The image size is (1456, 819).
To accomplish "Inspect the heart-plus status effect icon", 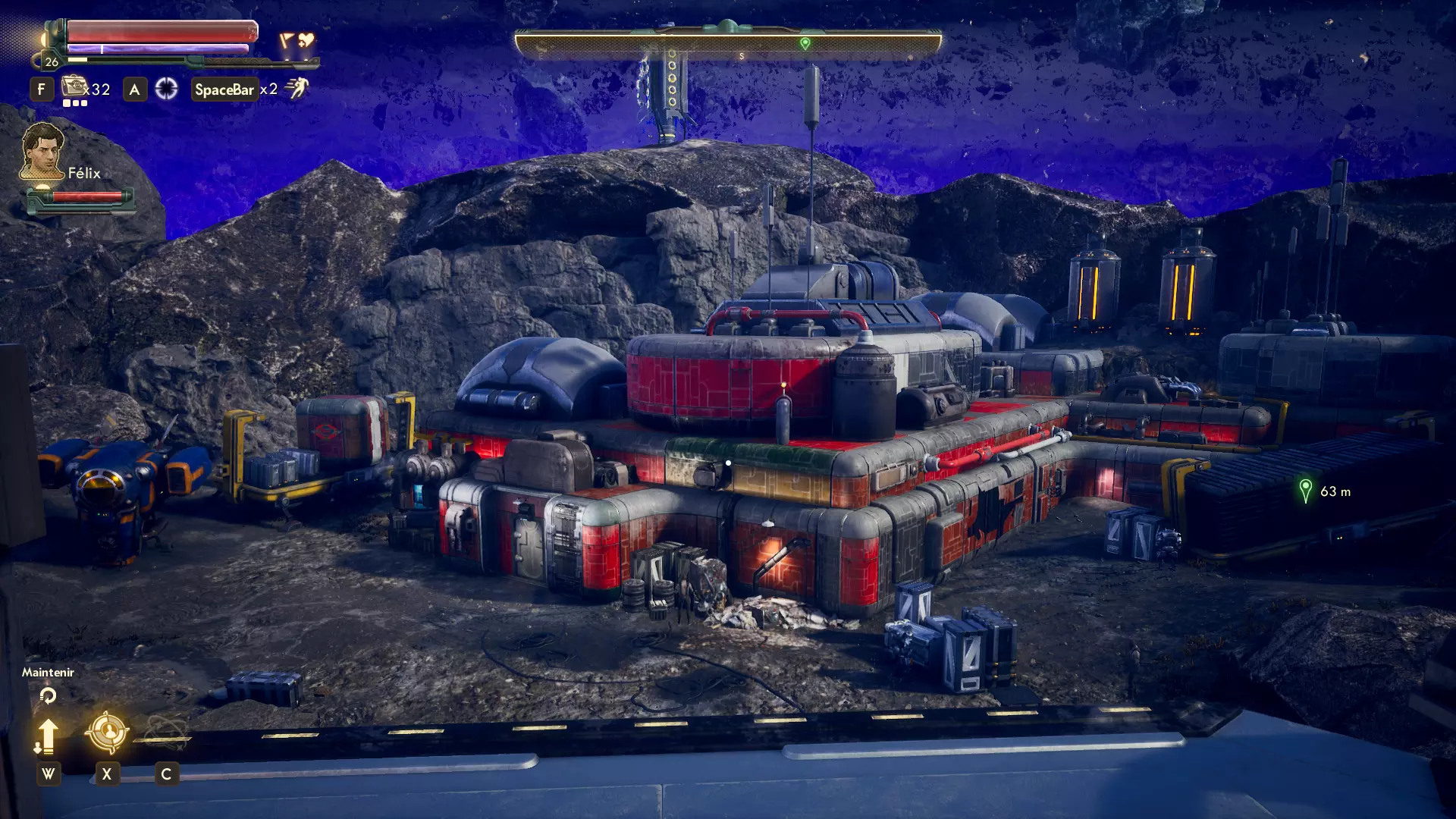I will (306, 40).
